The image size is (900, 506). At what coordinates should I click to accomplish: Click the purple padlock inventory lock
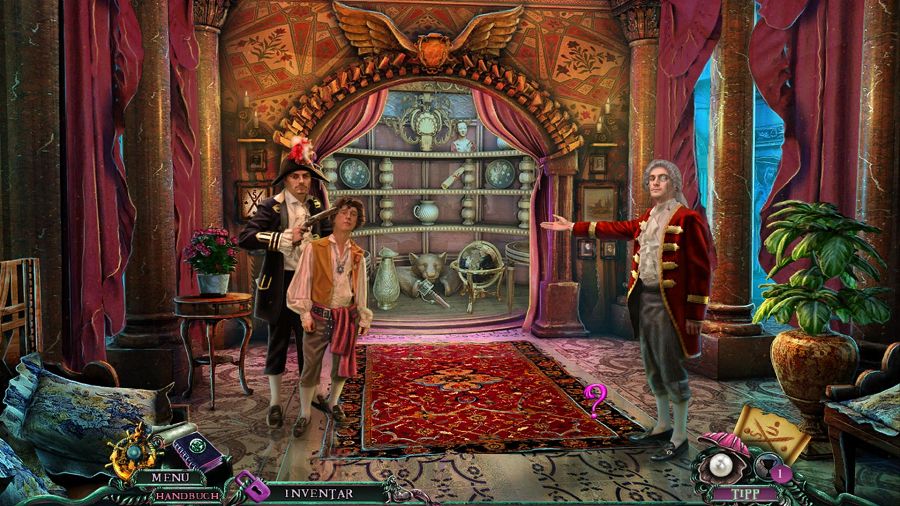[253, 487]
